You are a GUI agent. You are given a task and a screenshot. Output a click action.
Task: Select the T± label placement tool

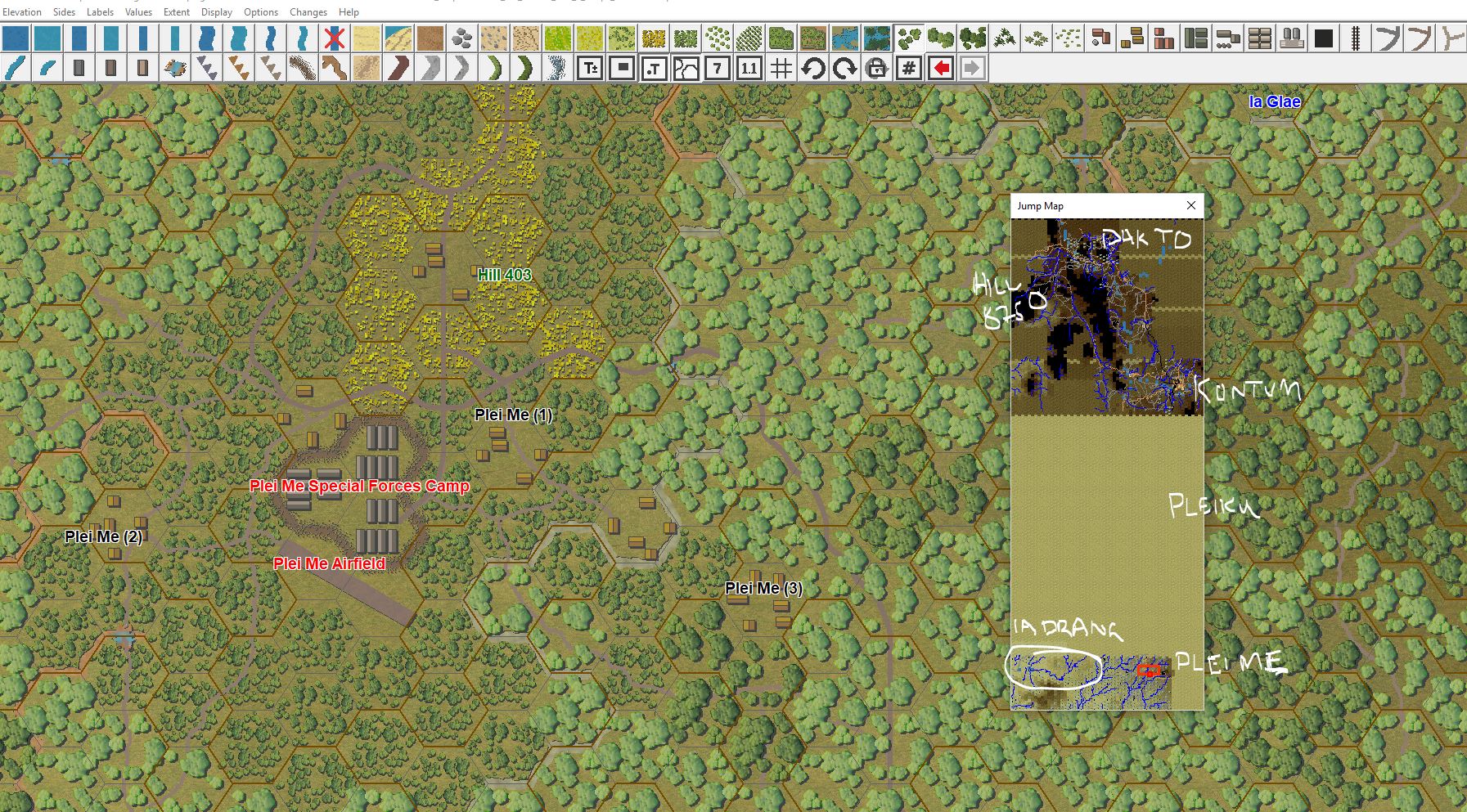coord(589,69)
